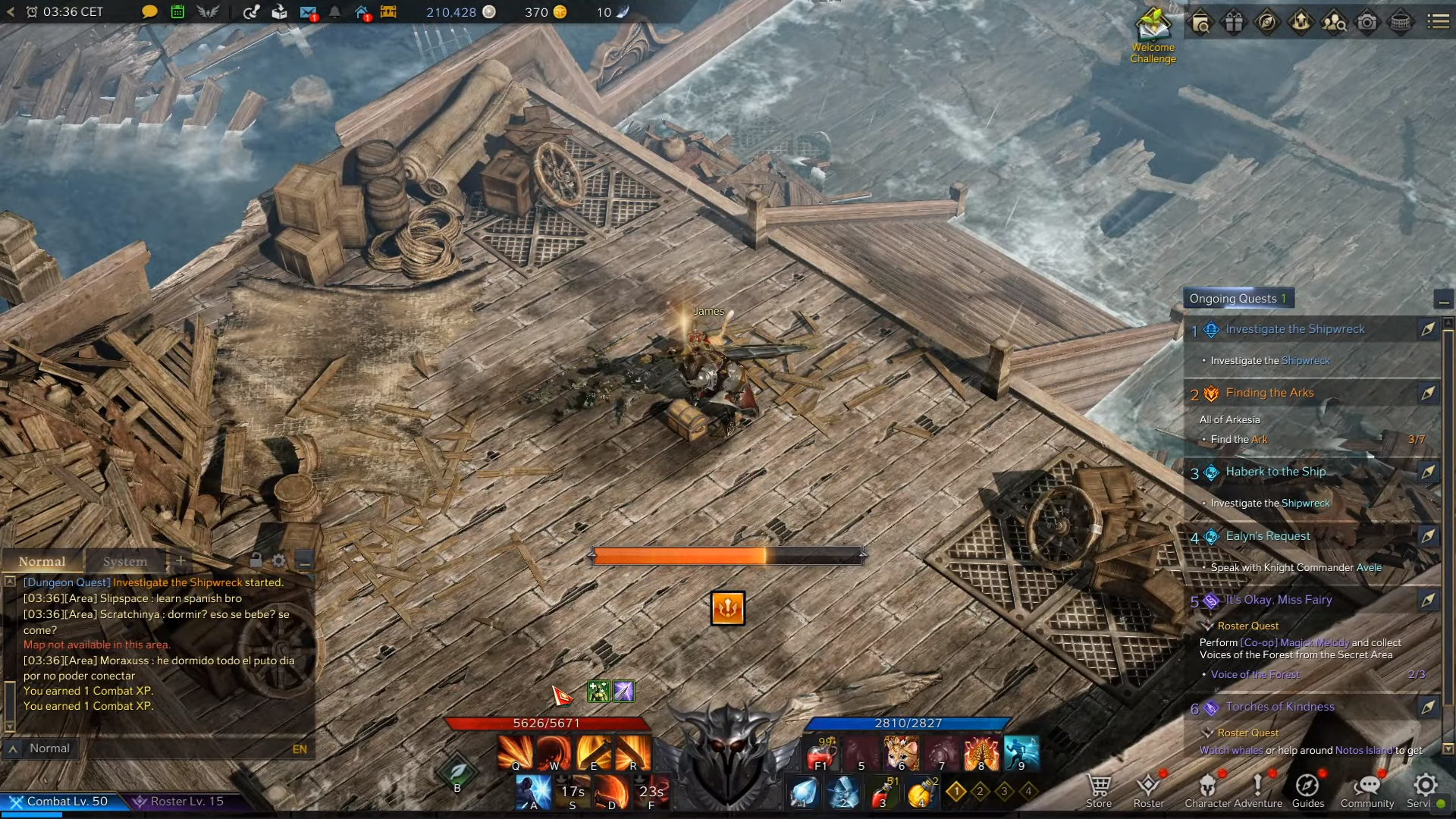1456x819 pixels.
Task: Open the Community menu
Action: [1367, 790]
